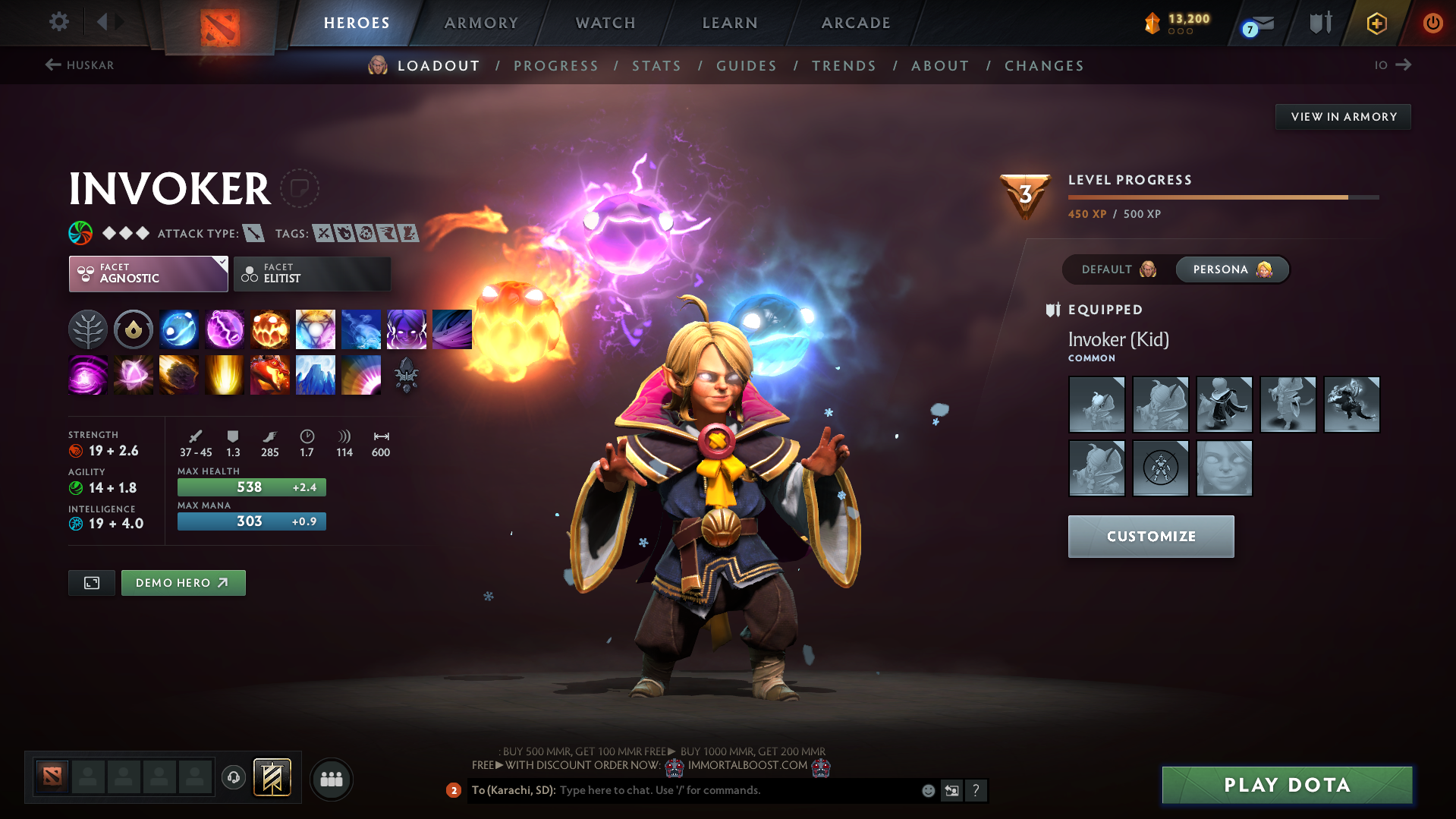This screenshot has width=1456, height=819.
Task: Open the ARMORY section
Action: click(x=481, y=23)
